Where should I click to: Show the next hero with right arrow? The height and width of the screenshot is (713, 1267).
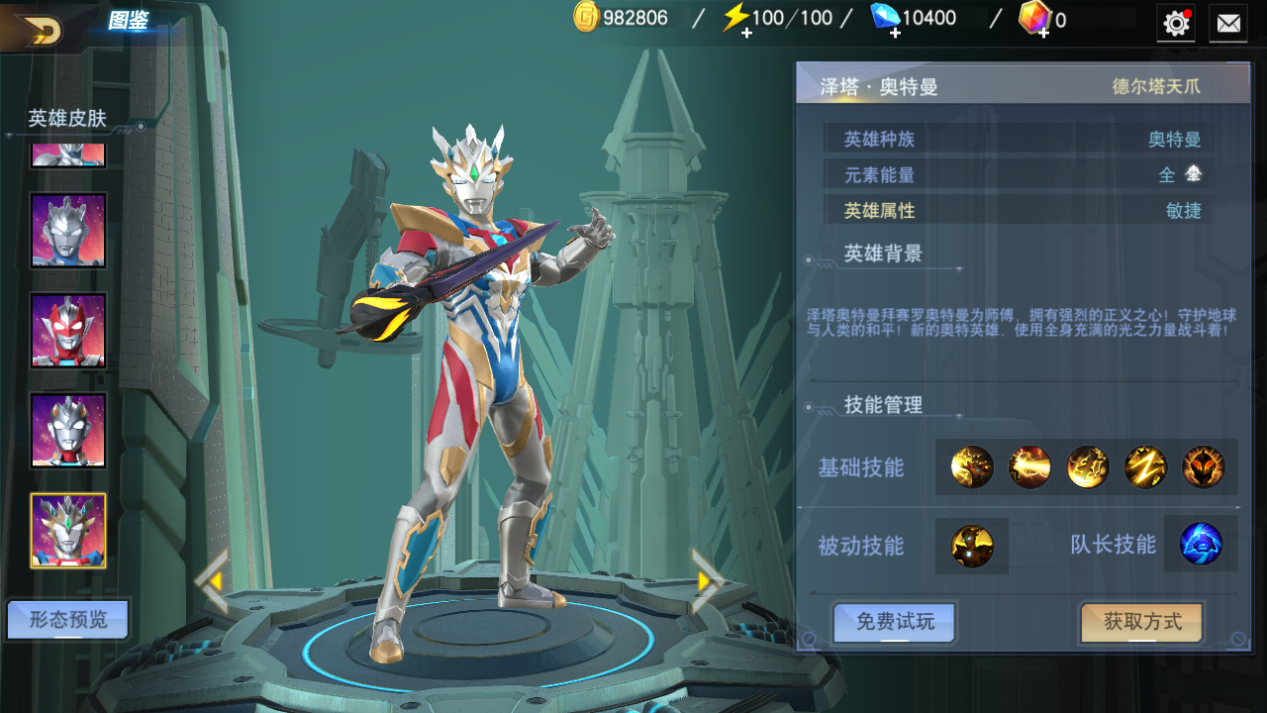pyautogui.click(x=707, y=581)
